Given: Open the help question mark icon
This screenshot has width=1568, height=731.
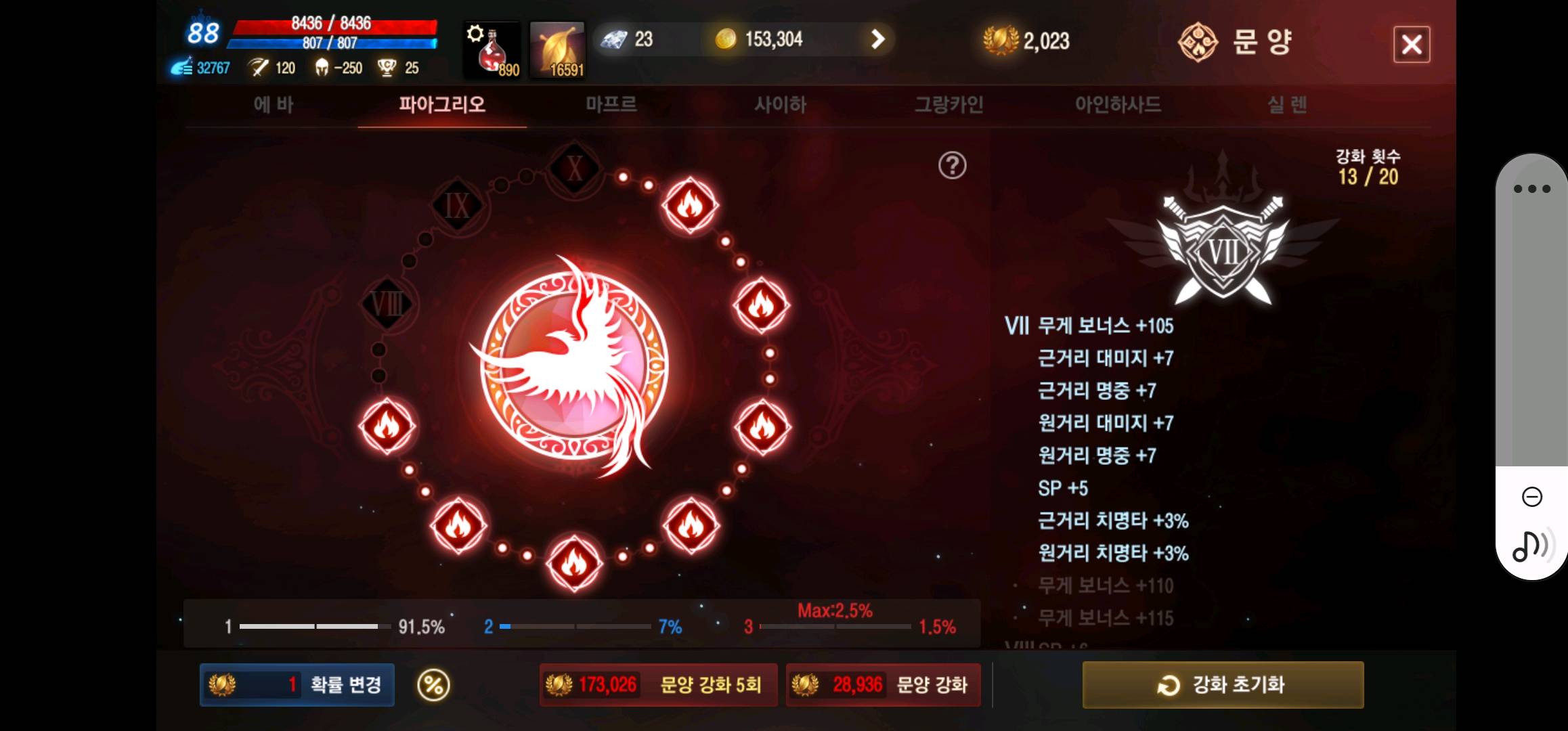Looking at the screenshot, I should point(952,163).
